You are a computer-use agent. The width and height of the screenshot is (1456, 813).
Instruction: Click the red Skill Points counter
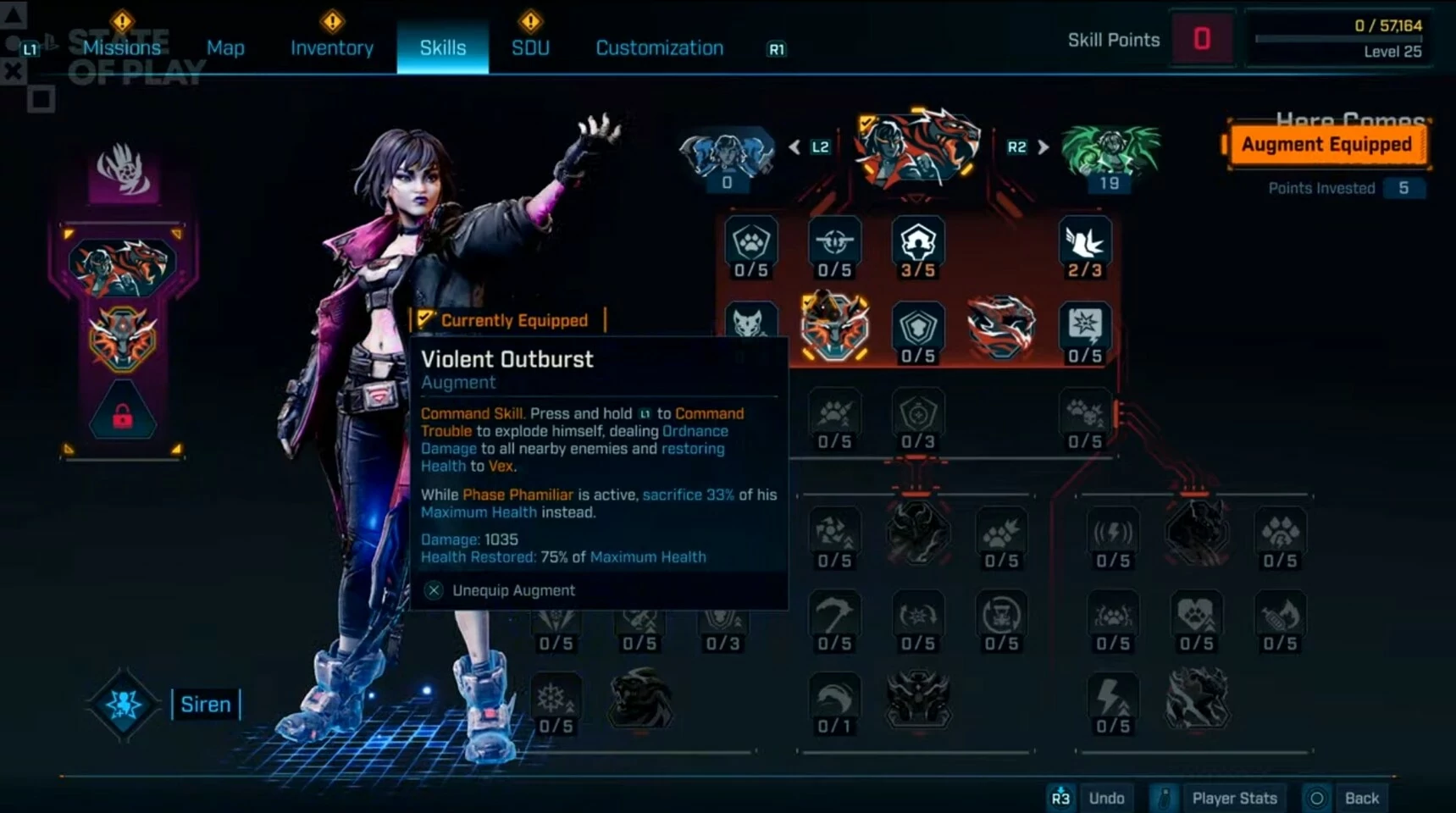(1202, 38)
